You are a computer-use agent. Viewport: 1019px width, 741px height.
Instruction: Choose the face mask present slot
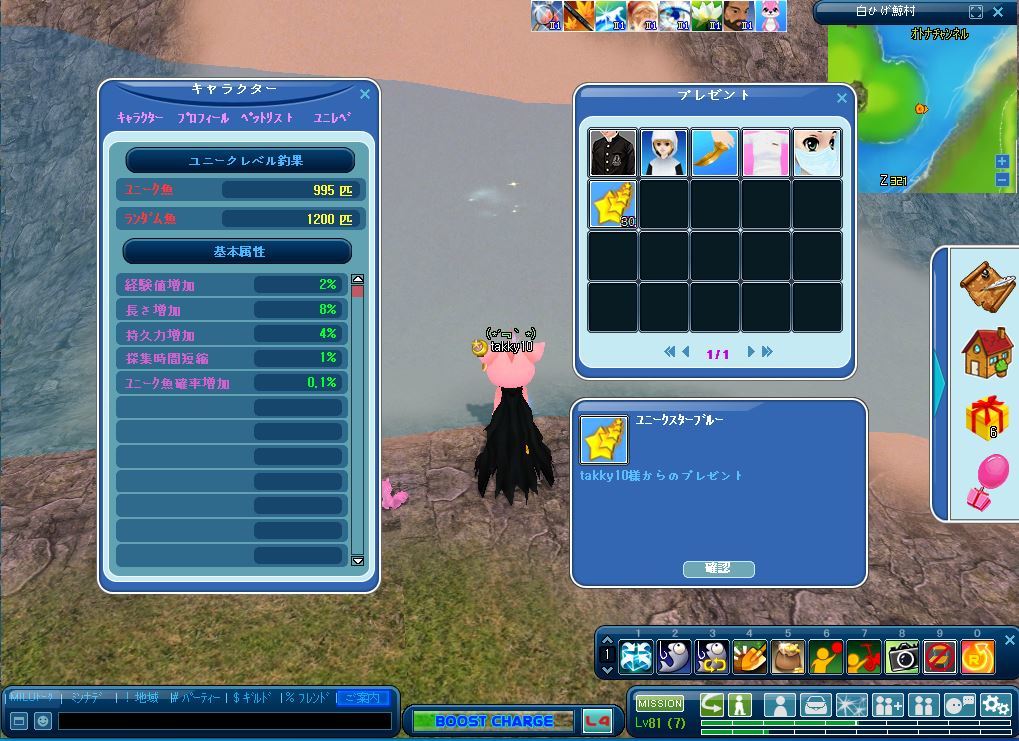point(817,153)
